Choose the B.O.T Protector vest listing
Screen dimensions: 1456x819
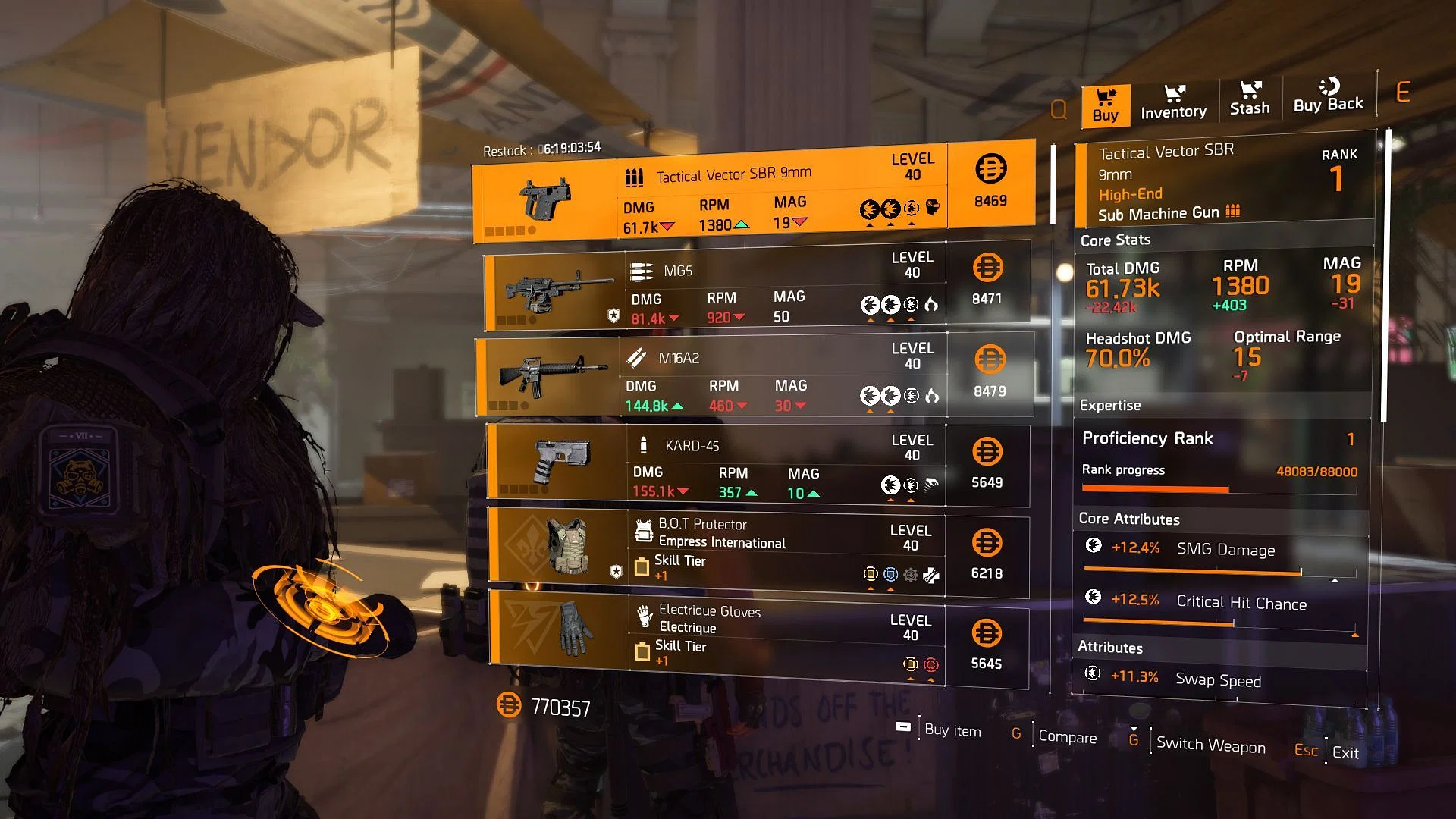(758, 552)
